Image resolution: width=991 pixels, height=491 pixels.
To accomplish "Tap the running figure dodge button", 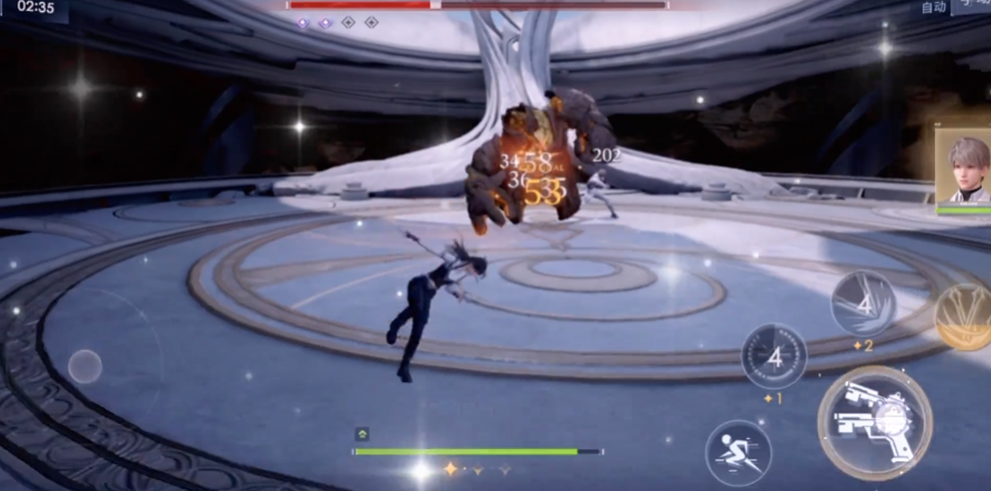I will coord(738,452).
